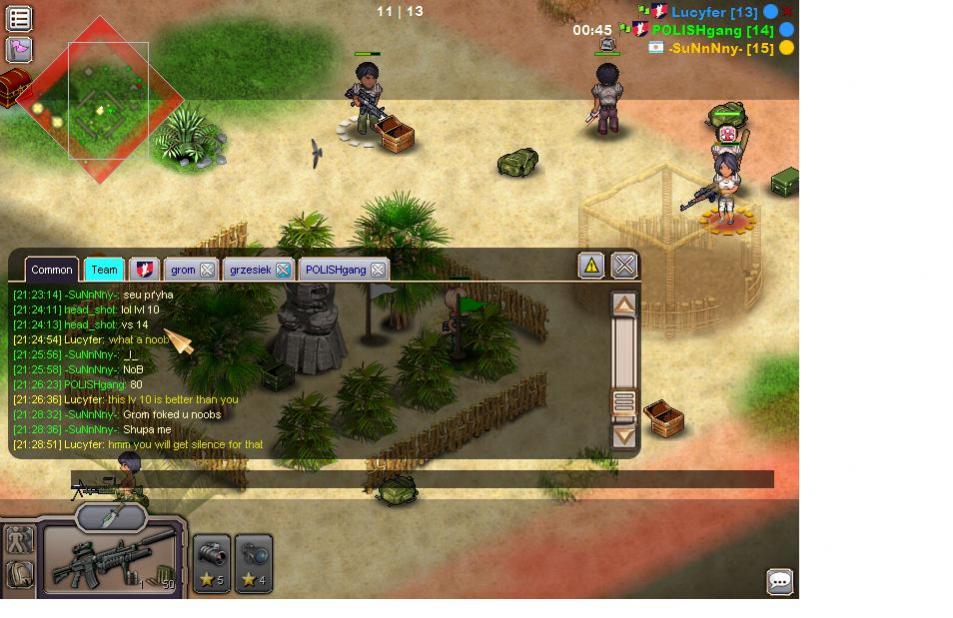Select the assault rifle weapon slot

[110, 562]
